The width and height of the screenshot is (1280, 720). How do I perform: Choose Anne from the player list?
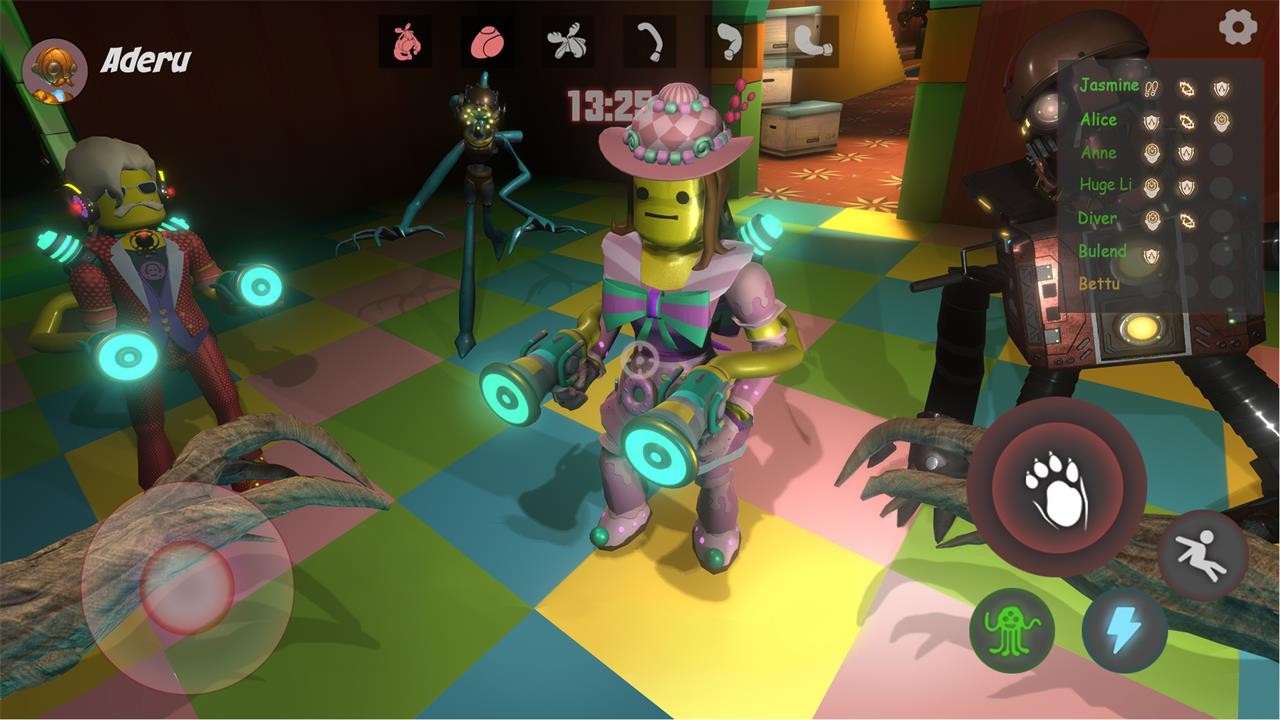1098,153
